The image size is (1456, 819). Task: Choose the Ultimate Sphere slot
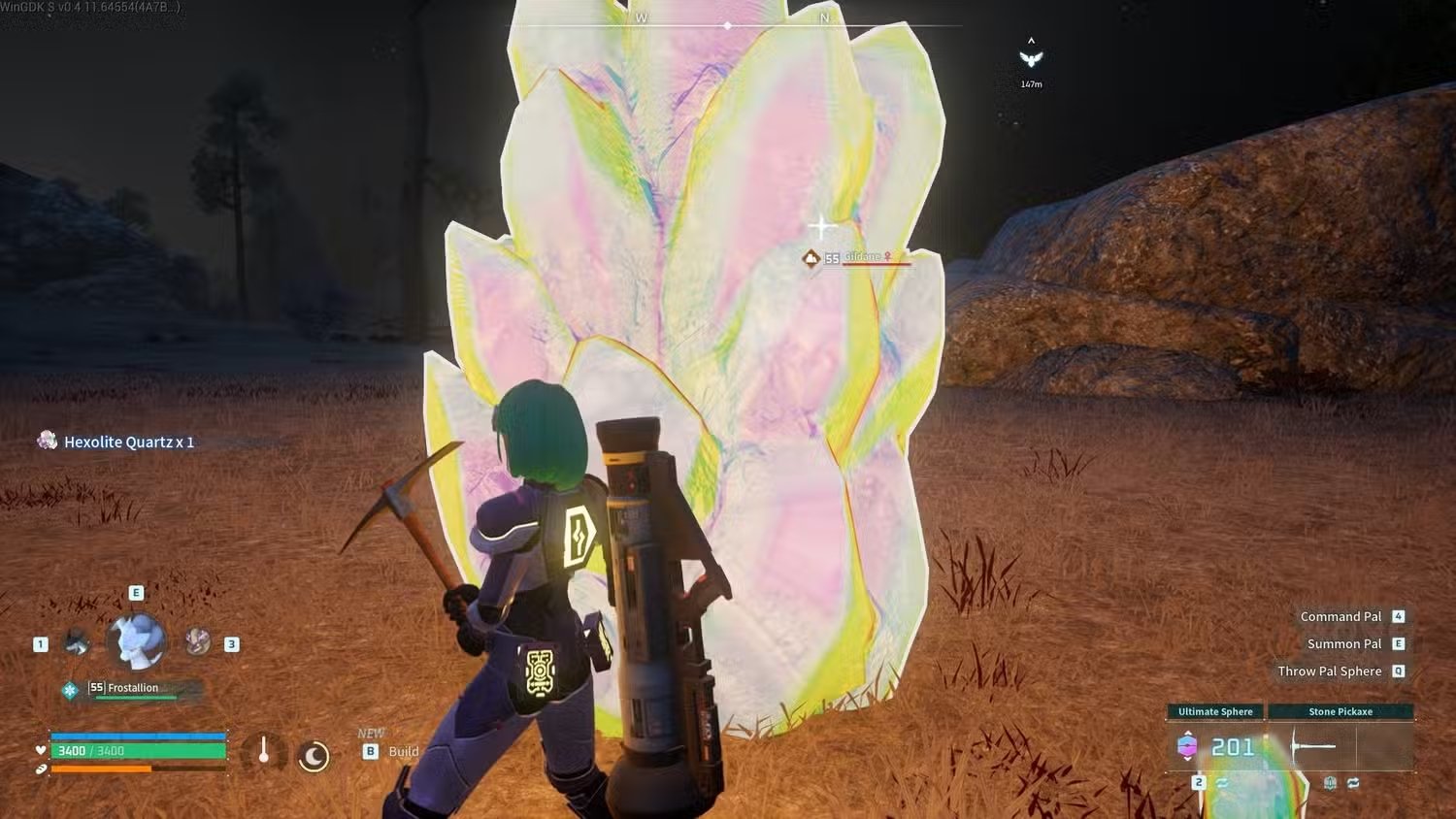pos(1215,745)
